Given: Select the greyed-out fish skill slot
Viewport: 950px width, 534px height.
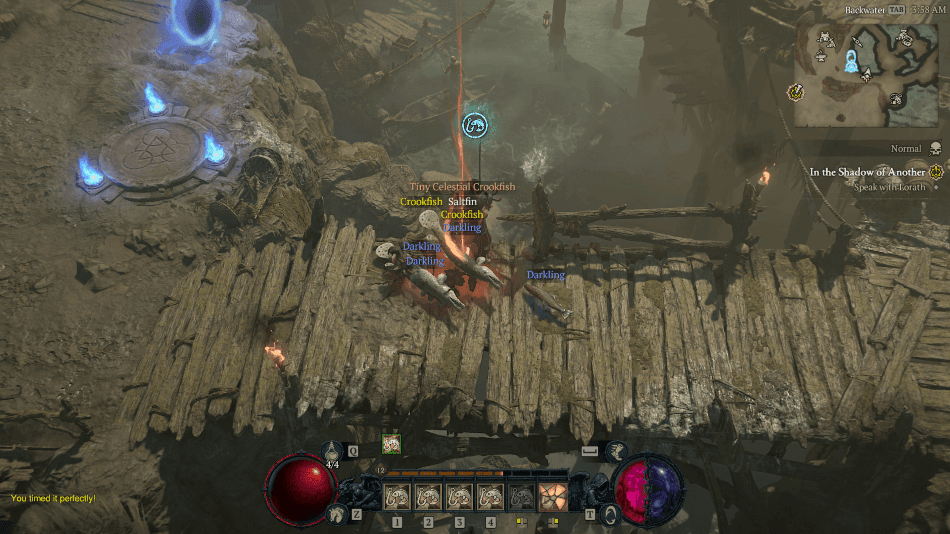Looking at the screenshot, I should (521, 497).
